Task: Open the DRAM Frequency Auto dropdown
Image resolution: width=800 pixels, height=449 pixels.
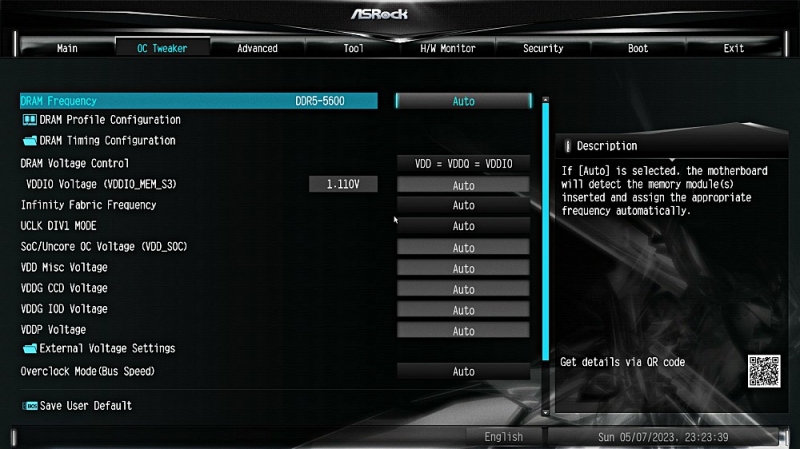Action: [x=463, y=101]
